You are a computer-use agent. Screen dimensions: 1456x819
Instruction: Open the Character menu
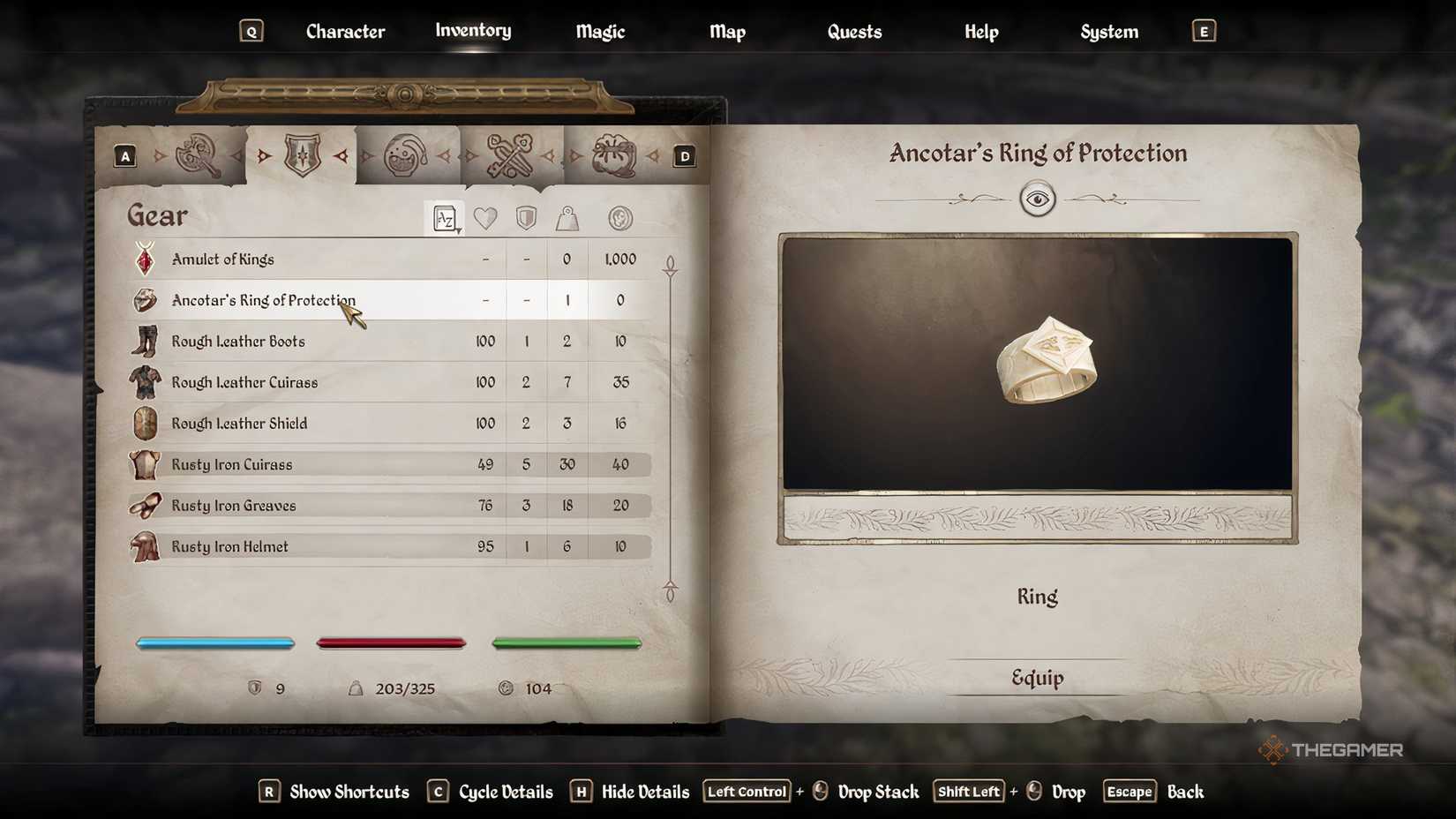click(345, 31)
